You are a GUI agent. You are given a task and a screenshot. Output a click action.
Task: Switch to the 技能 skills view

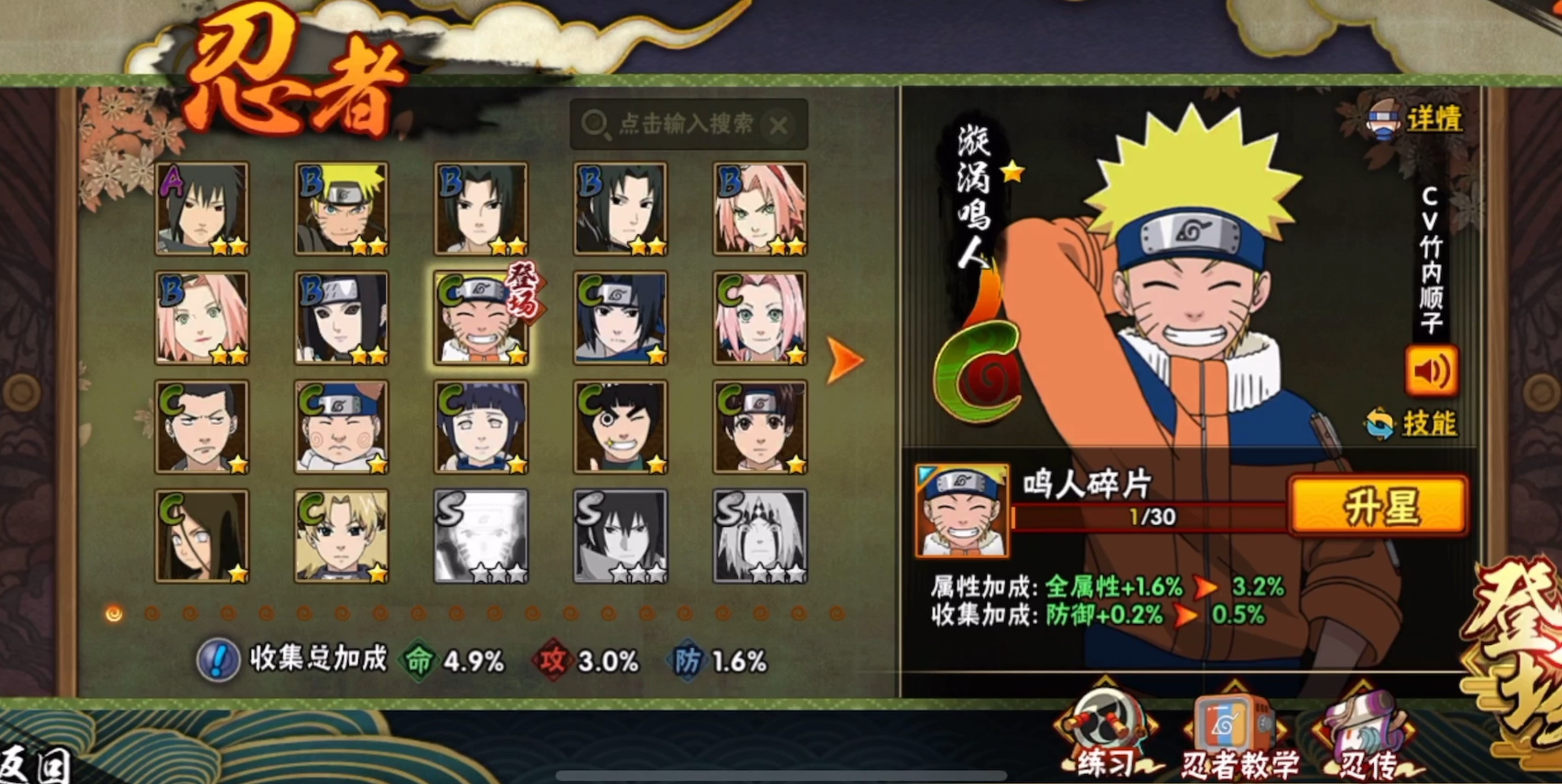(x=1428, y=423)
